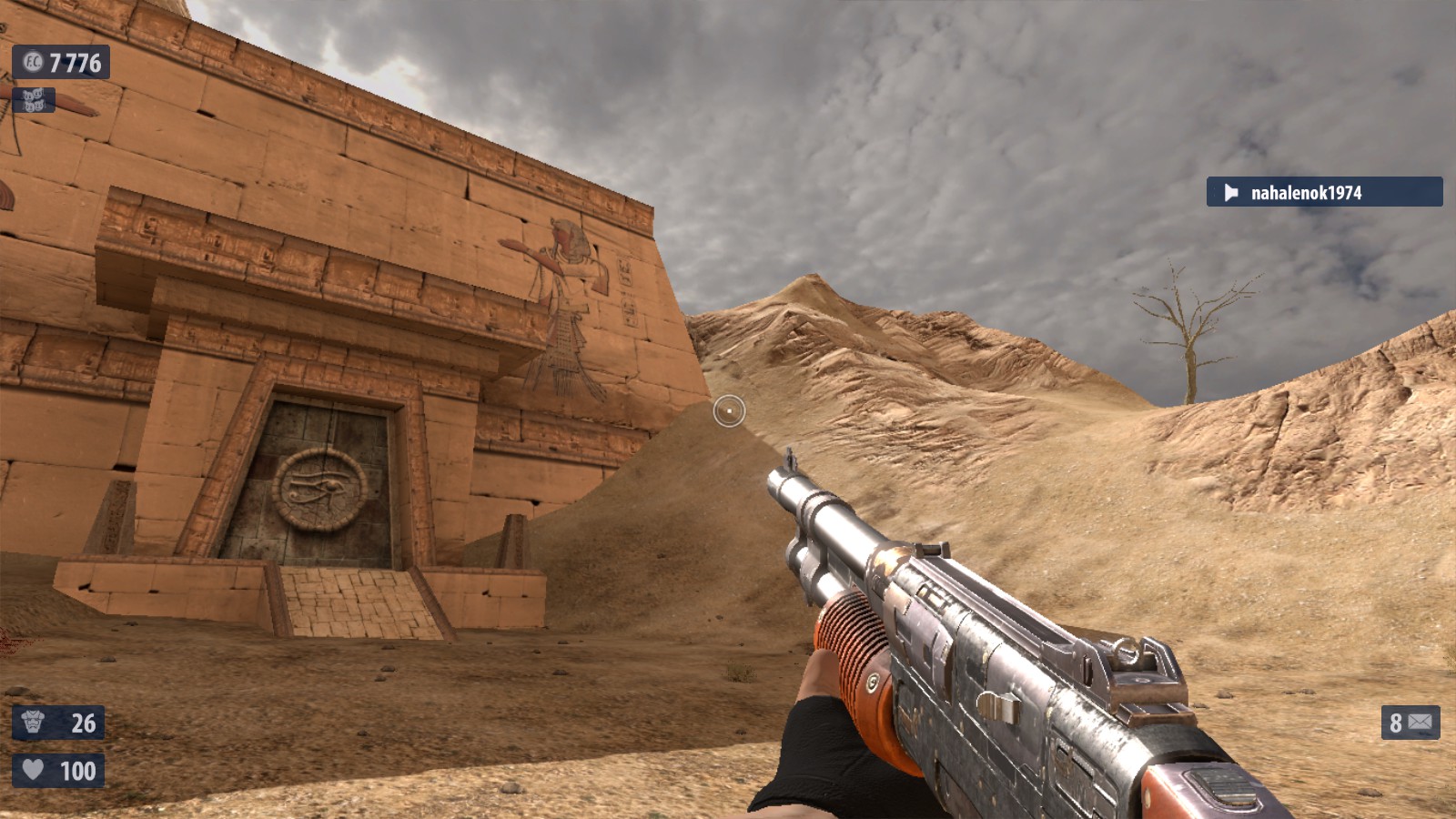Click the four-faces icon under the score
1456x819 pixels.
[x=34, y=100]
